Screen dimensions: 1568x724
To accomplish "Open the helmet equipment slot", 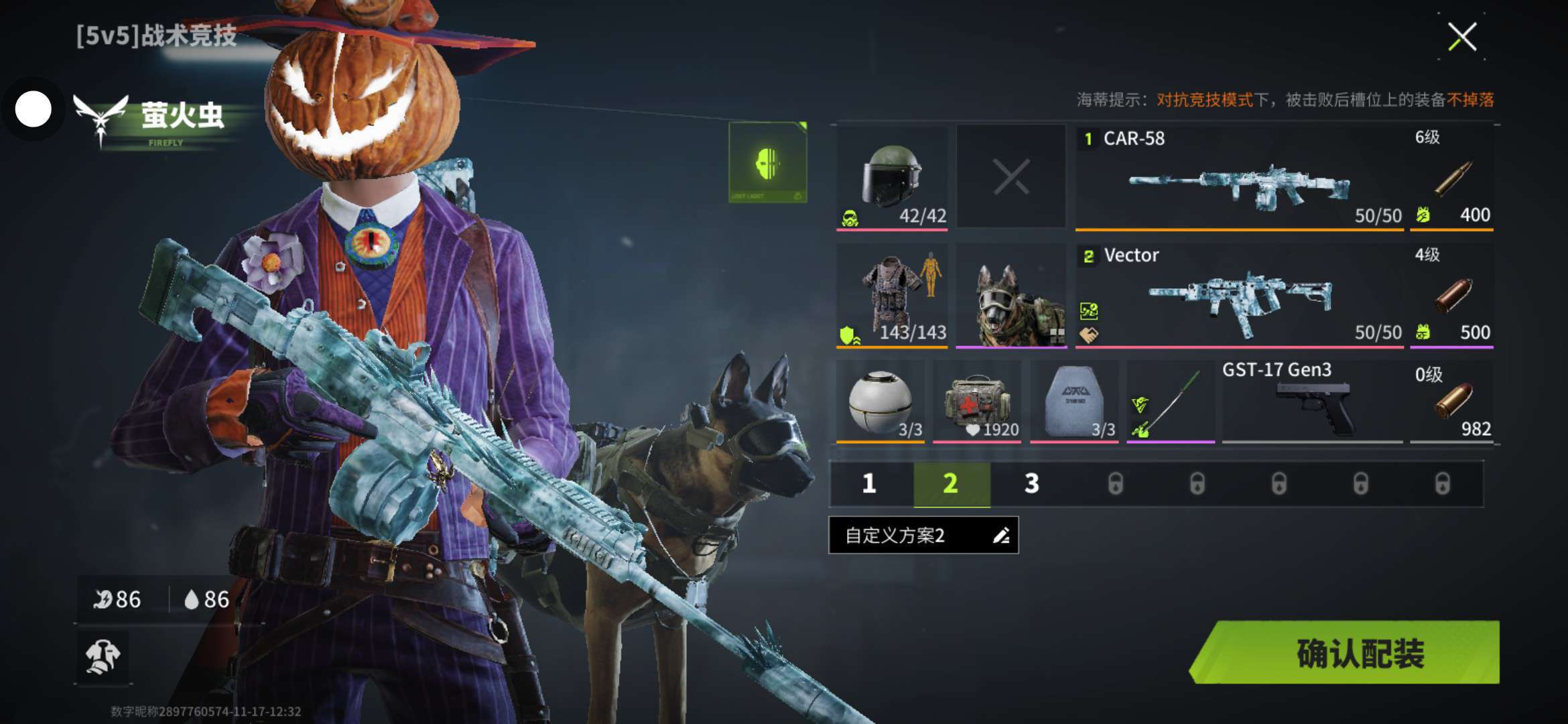I will [892, 178].
